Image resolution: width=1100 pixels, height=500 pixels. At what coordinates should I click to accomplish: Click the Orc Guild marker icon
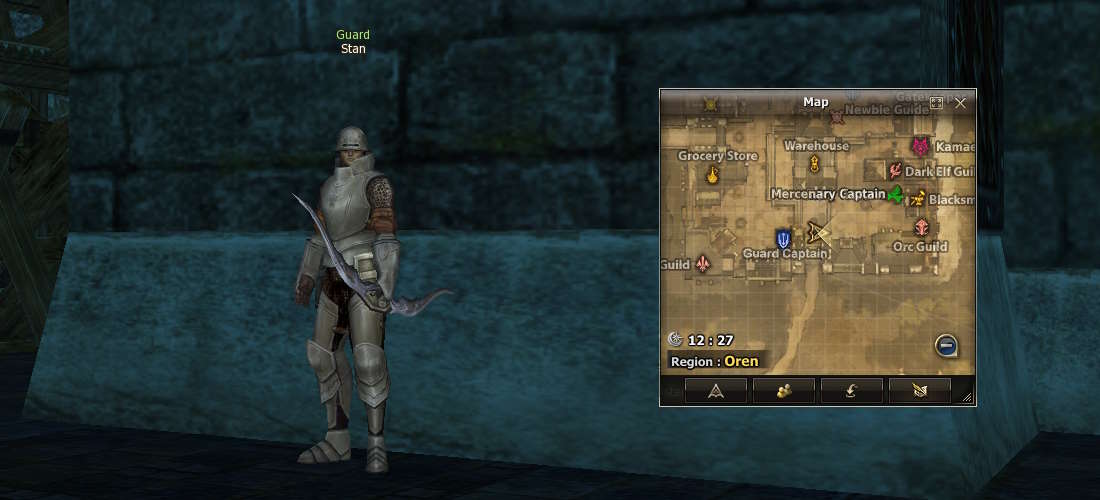pyautogui.click(x=920, y=228)
